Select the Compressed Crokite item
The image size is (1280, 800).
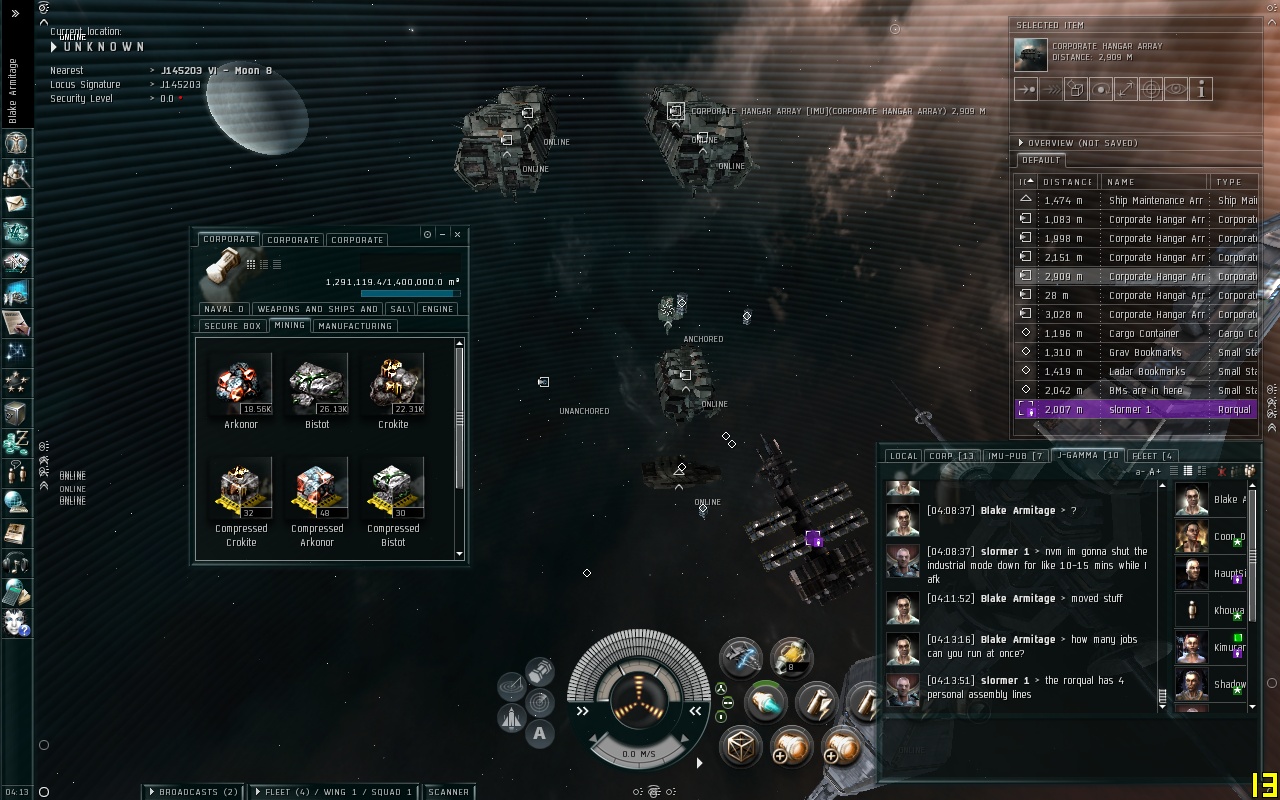(x=241, y=487)
